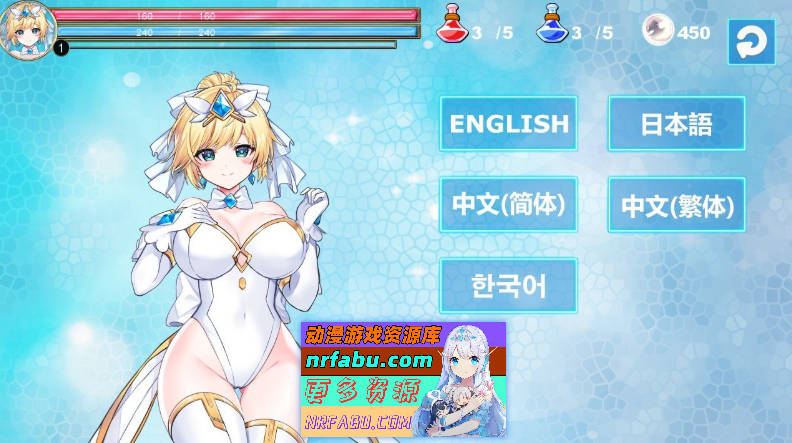This screenshot has width=792, height=443.
Task: Switch language to 中文(繁体)
Action: (677, 205)
